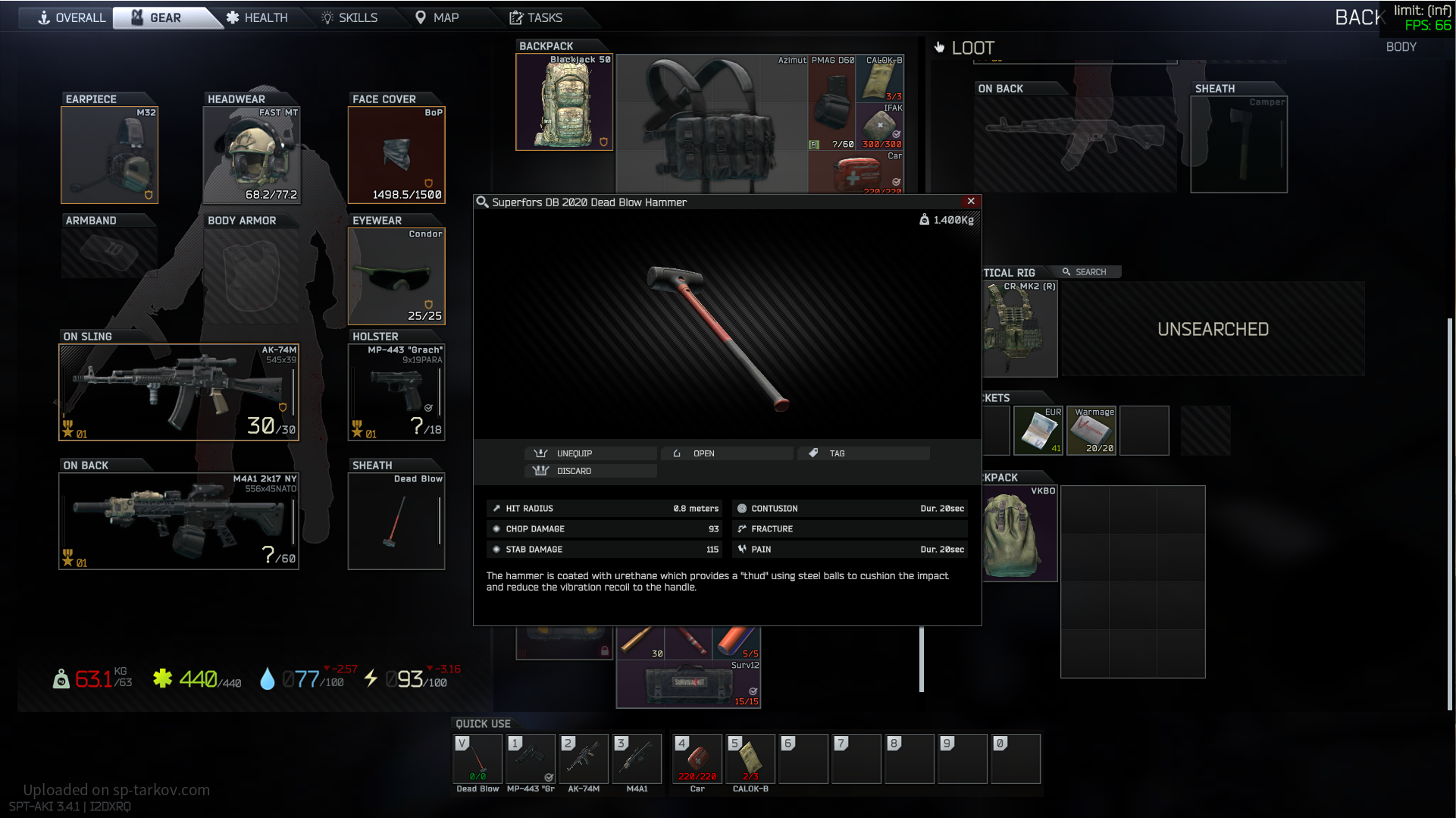Select the Car medkit quick use slot
The height and width of the screenshot is (818, 1456).
(697, 759)
